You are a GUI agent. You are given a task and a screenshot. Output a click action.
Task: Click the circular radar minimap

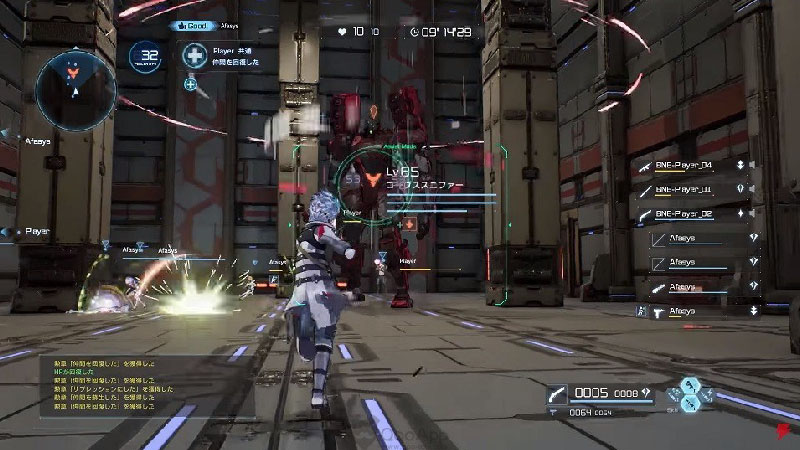click(76, 88)
